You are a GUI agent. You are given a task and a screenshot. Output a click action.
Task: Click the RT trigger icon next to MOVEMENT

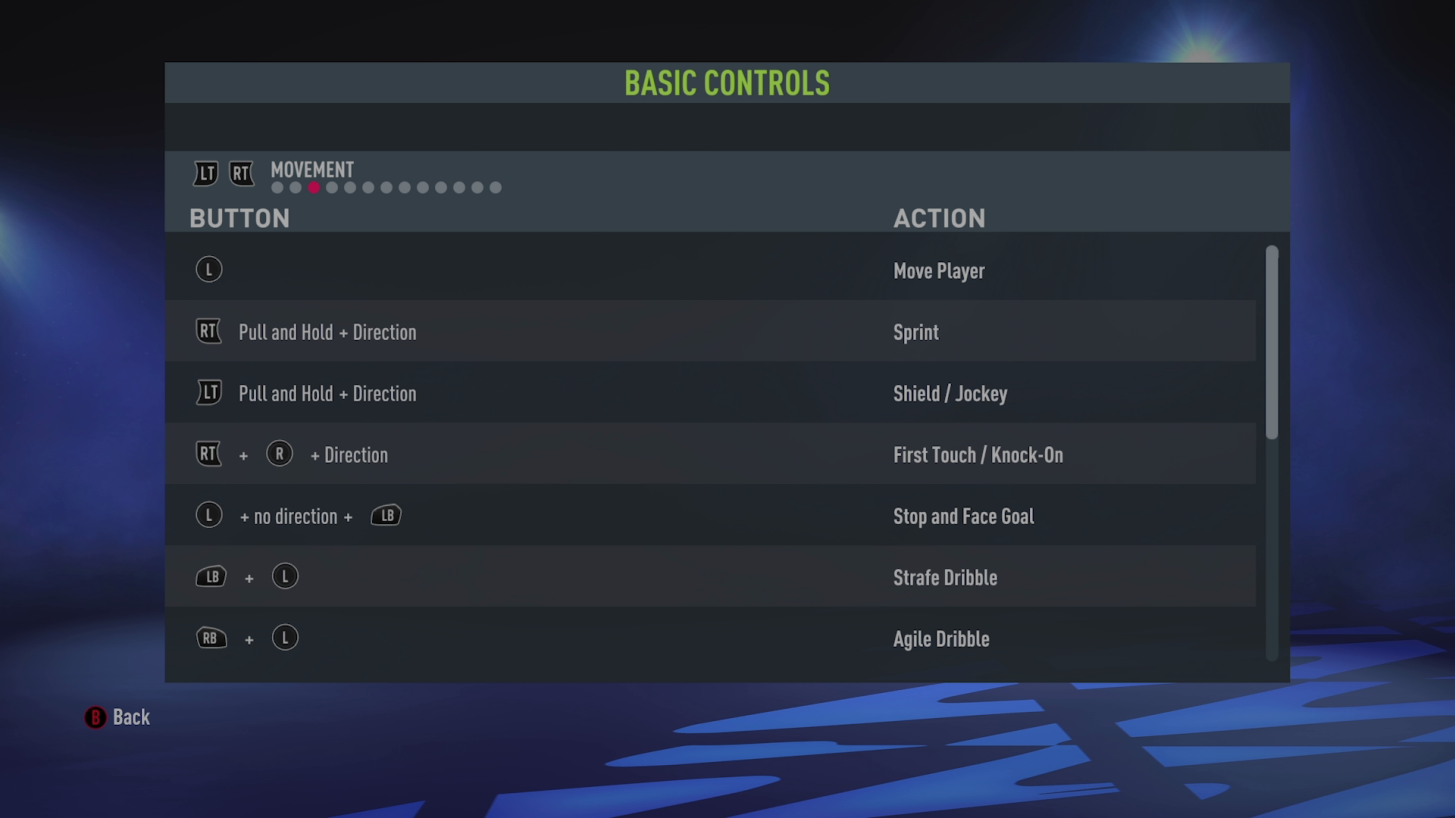click(x=240, y=173)
